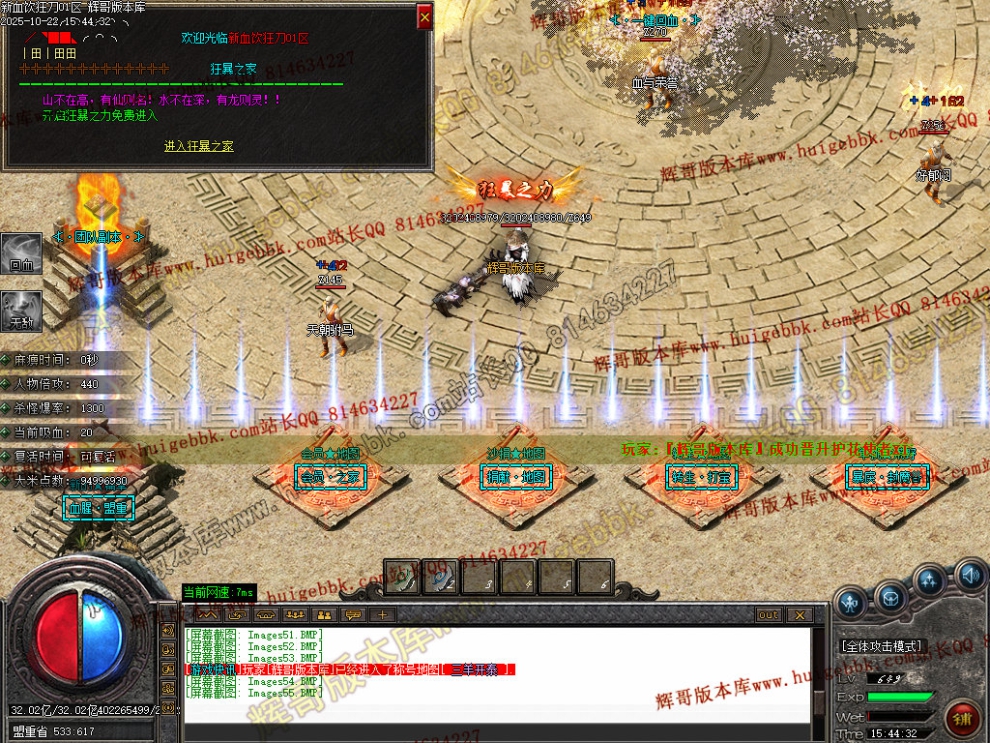Toggle the 全体攻击模式 attack mode label
Screen dimensions: 990x743
tap(882, 646)
